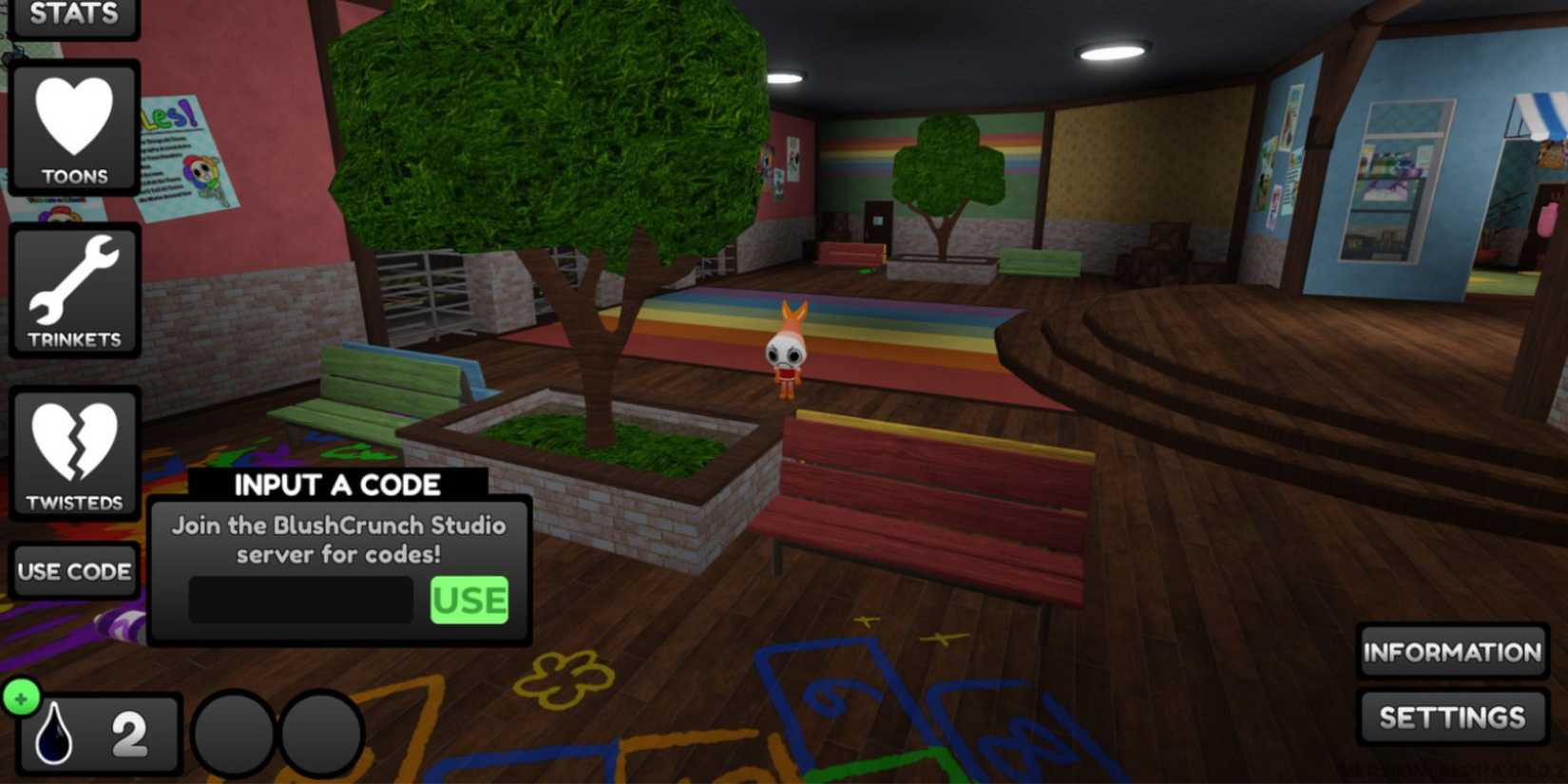Select the Trinkets wrench icon
The height and width of the screenshot is (784, 1568).
(x=76, y=280)
